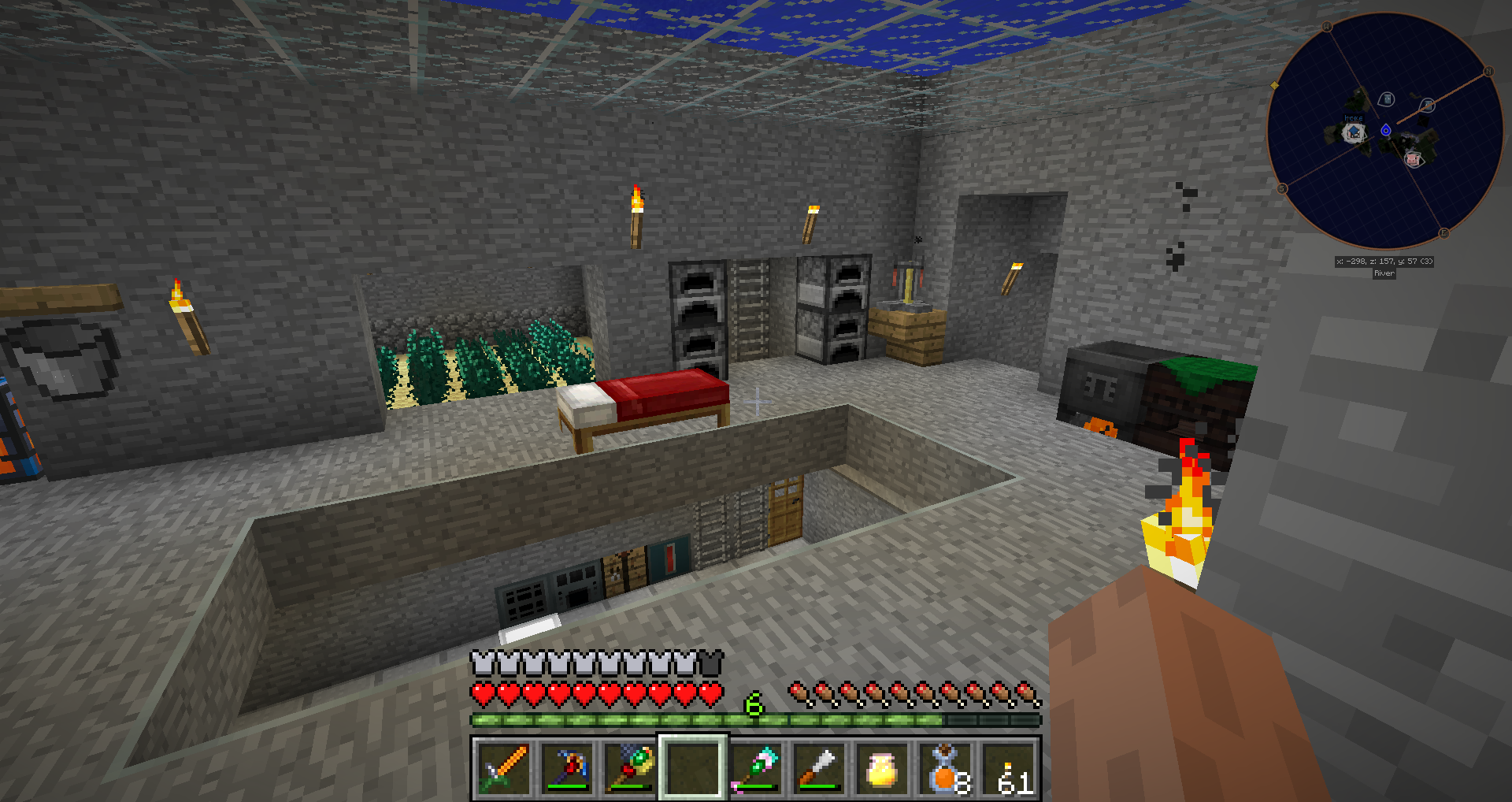Click the pig marker on the minimap
The image size is (1512, 802).
pos(1413,159)
